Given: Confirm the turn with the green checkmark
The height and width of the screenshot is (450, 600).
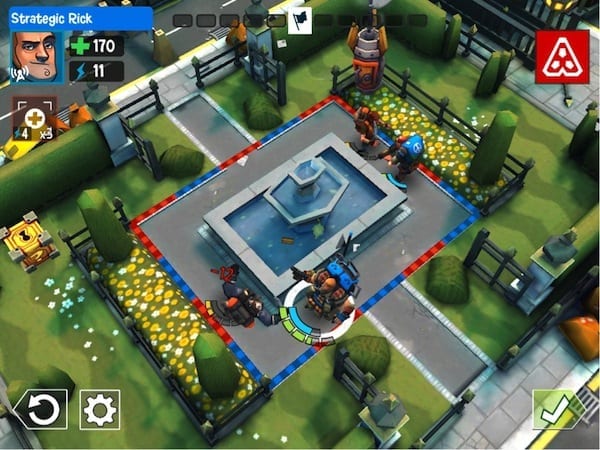Looking at the screenshot, I should pyautogui.click(x=555, y=410).
